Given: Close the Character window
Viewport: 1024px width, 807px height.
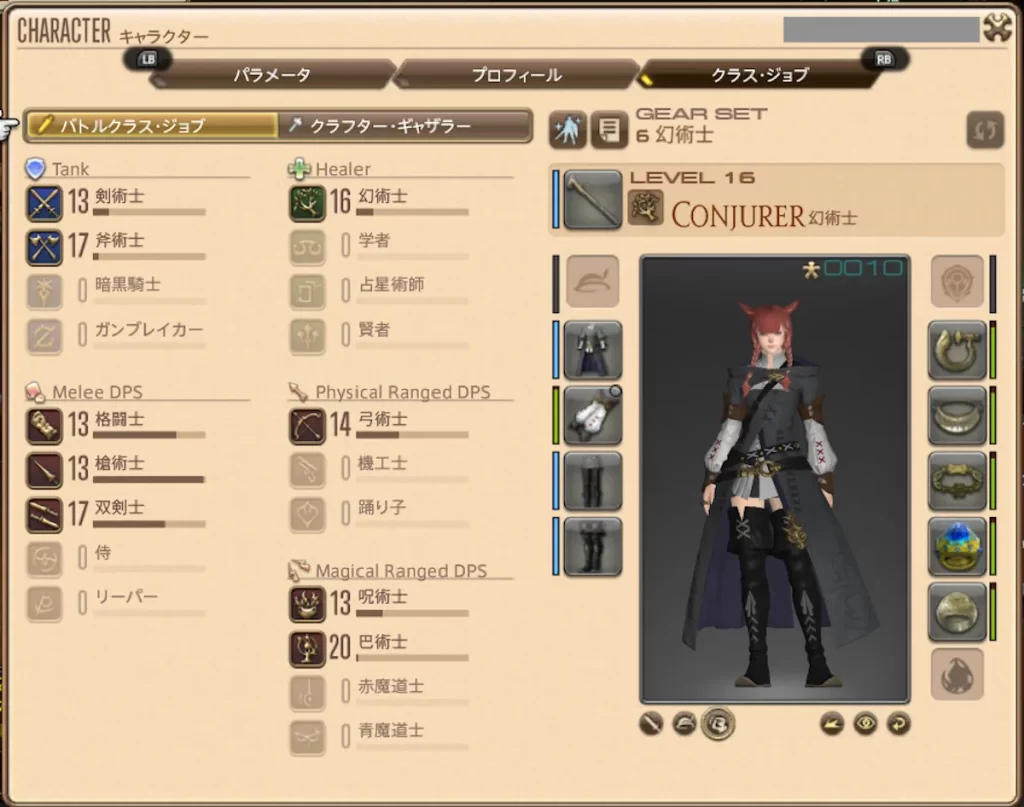Looking at the screenshot, I should tap(997, 28).
